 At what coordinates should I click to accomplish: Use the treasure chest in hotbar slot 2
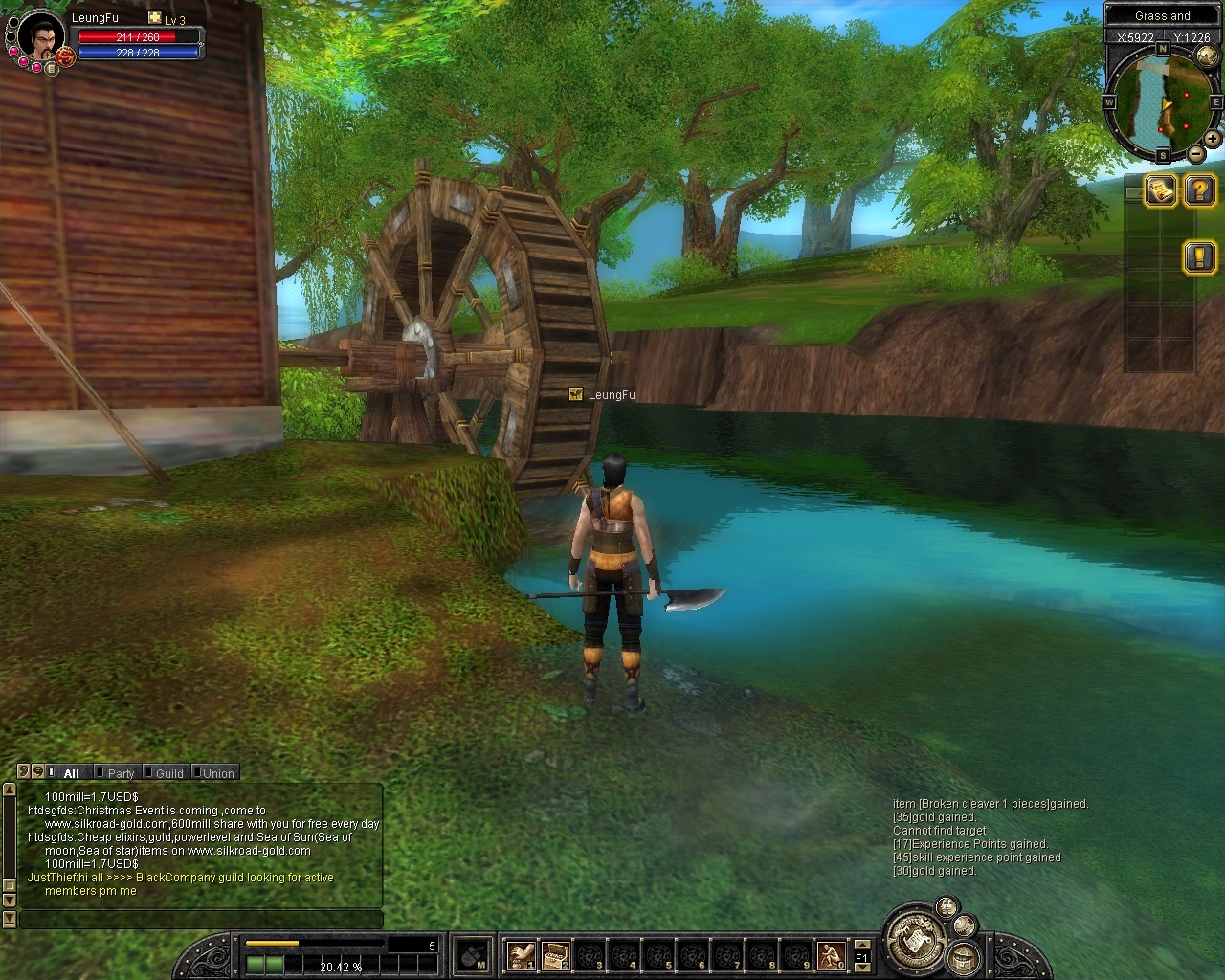click(x=556, y=954)
